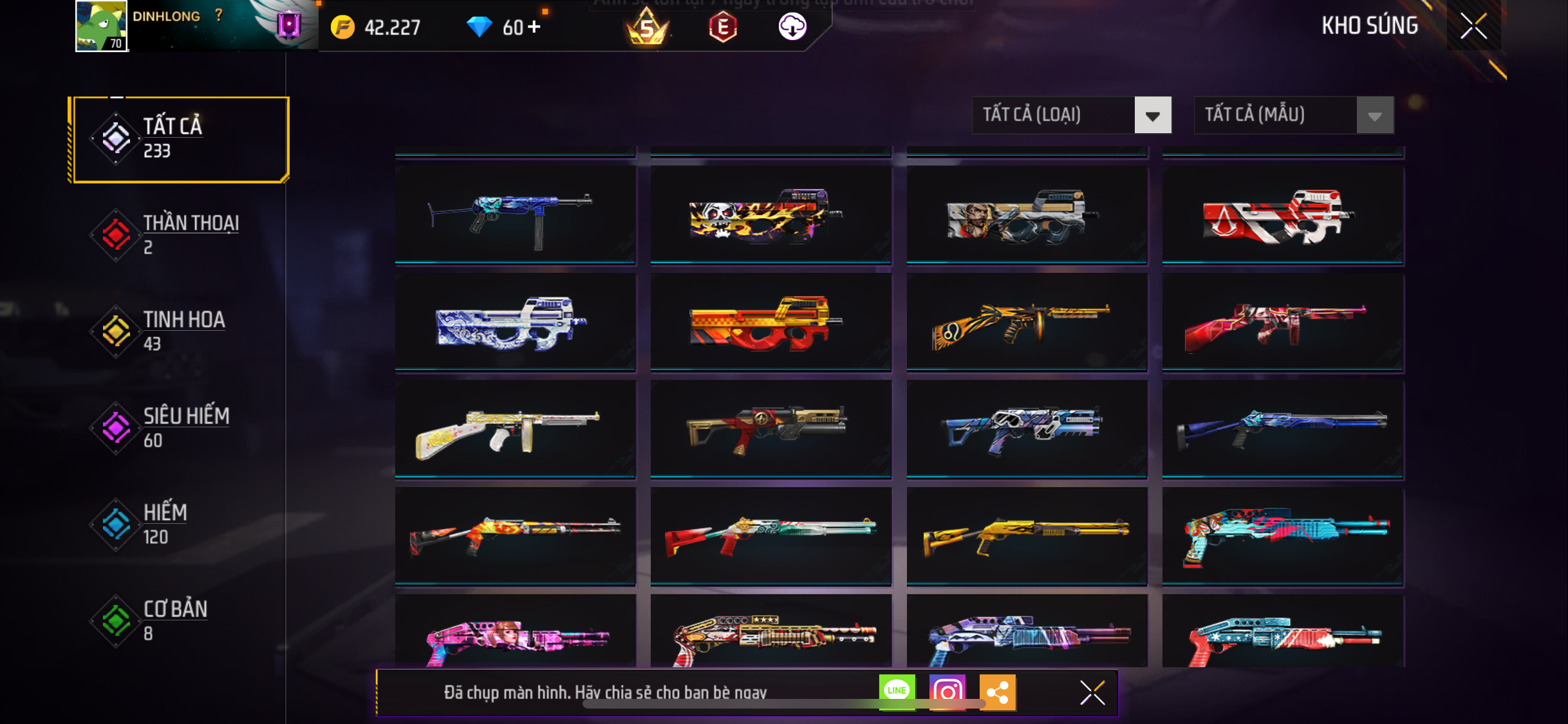This screenshot has width=1568, height=724.
Task: Dismiss the screenshot share banner
Action: click(x=1092, y=692)
